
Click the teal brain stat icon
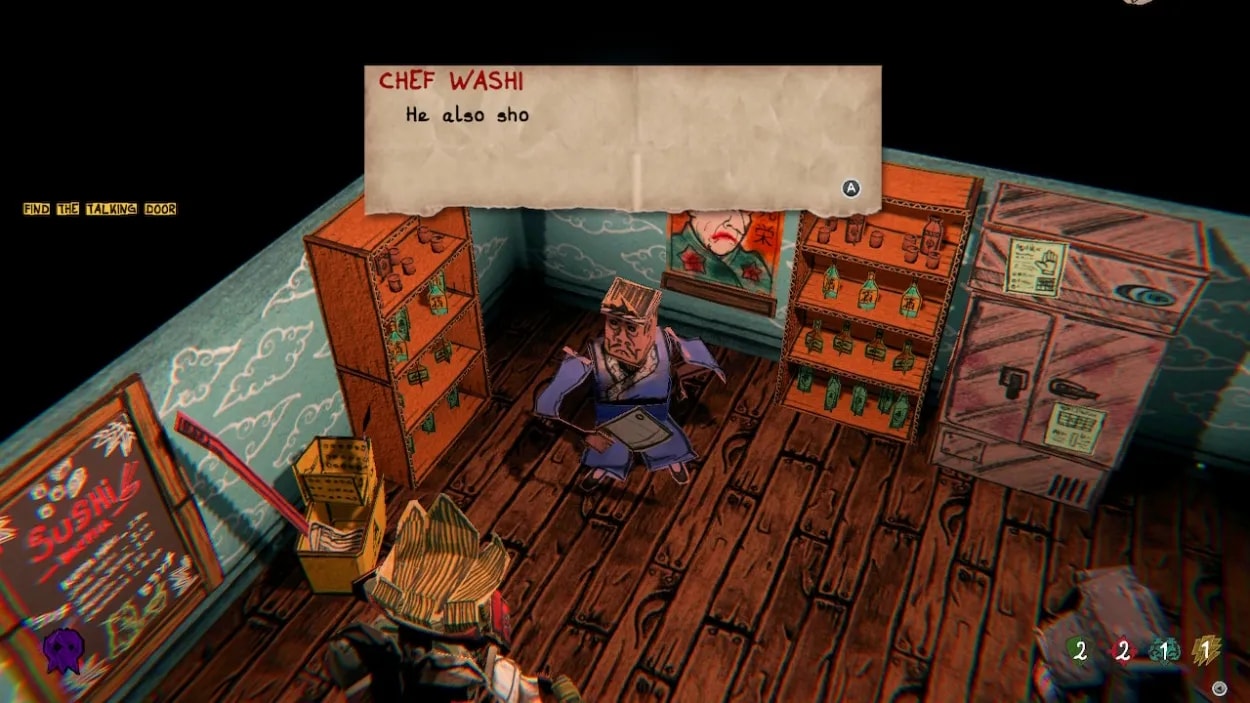[x=1165, y=651]
